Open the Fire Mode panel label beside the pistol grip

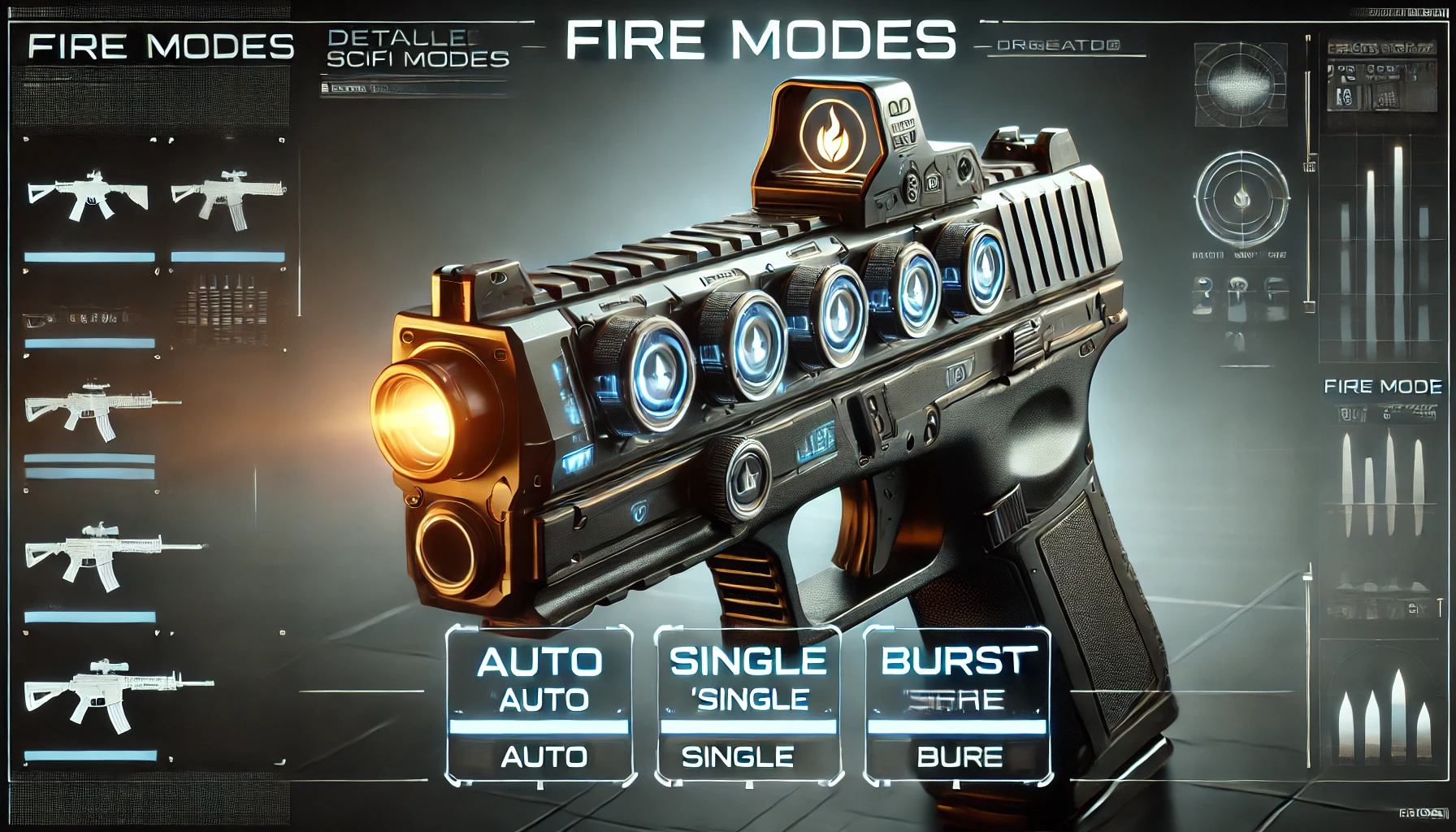1382,387
